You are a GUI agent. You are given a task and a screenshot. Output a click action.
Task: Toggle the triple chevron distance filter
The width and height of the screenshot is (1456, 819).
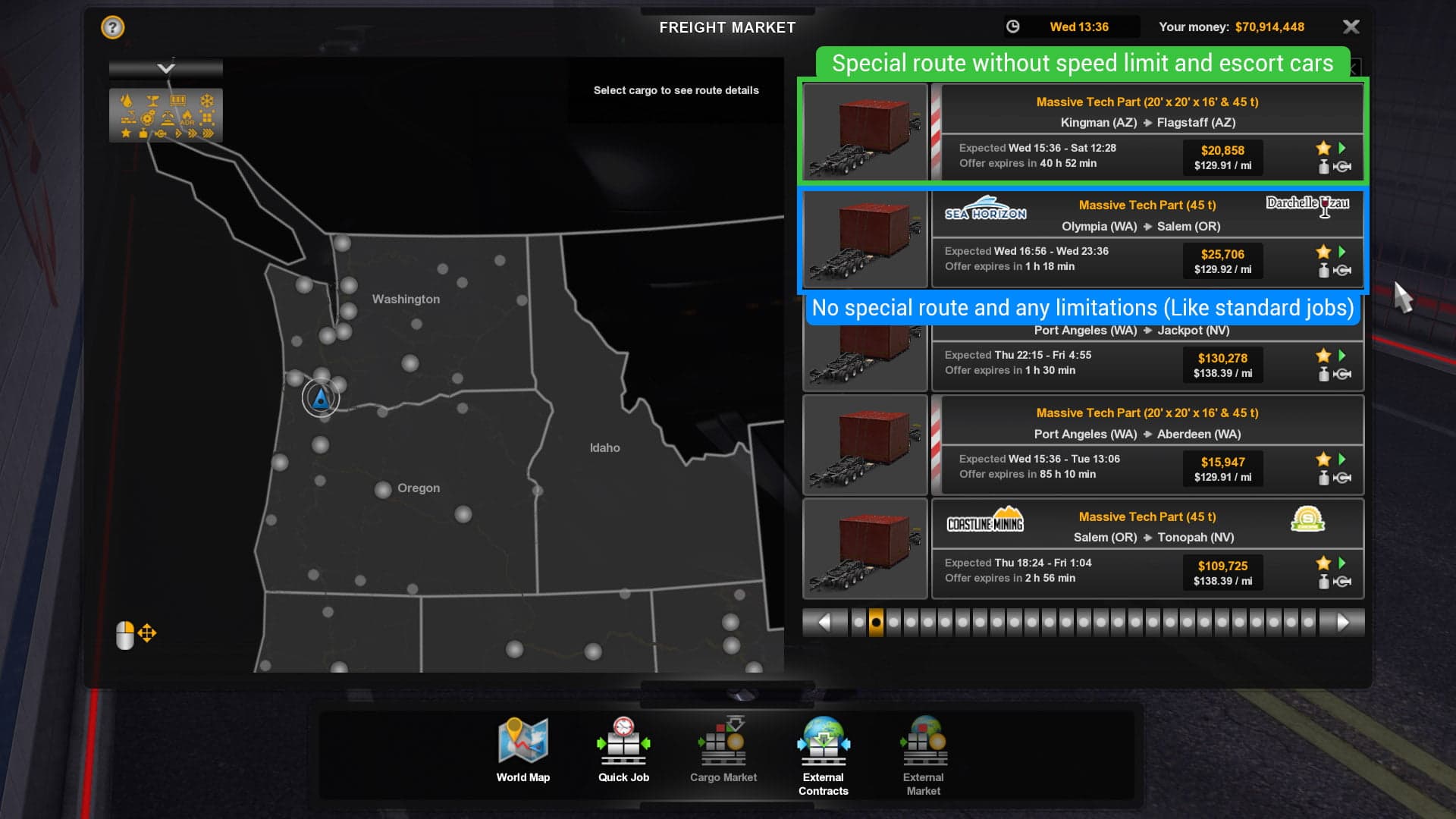(207, 133)
